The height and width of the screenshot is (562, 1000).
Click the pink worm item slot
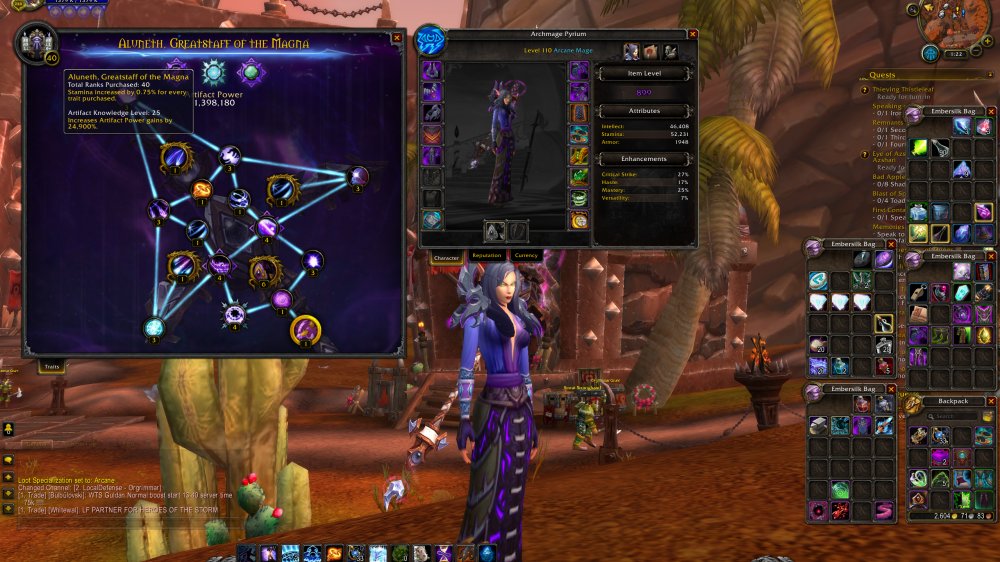pyautogui.click(x=883, y=511)
